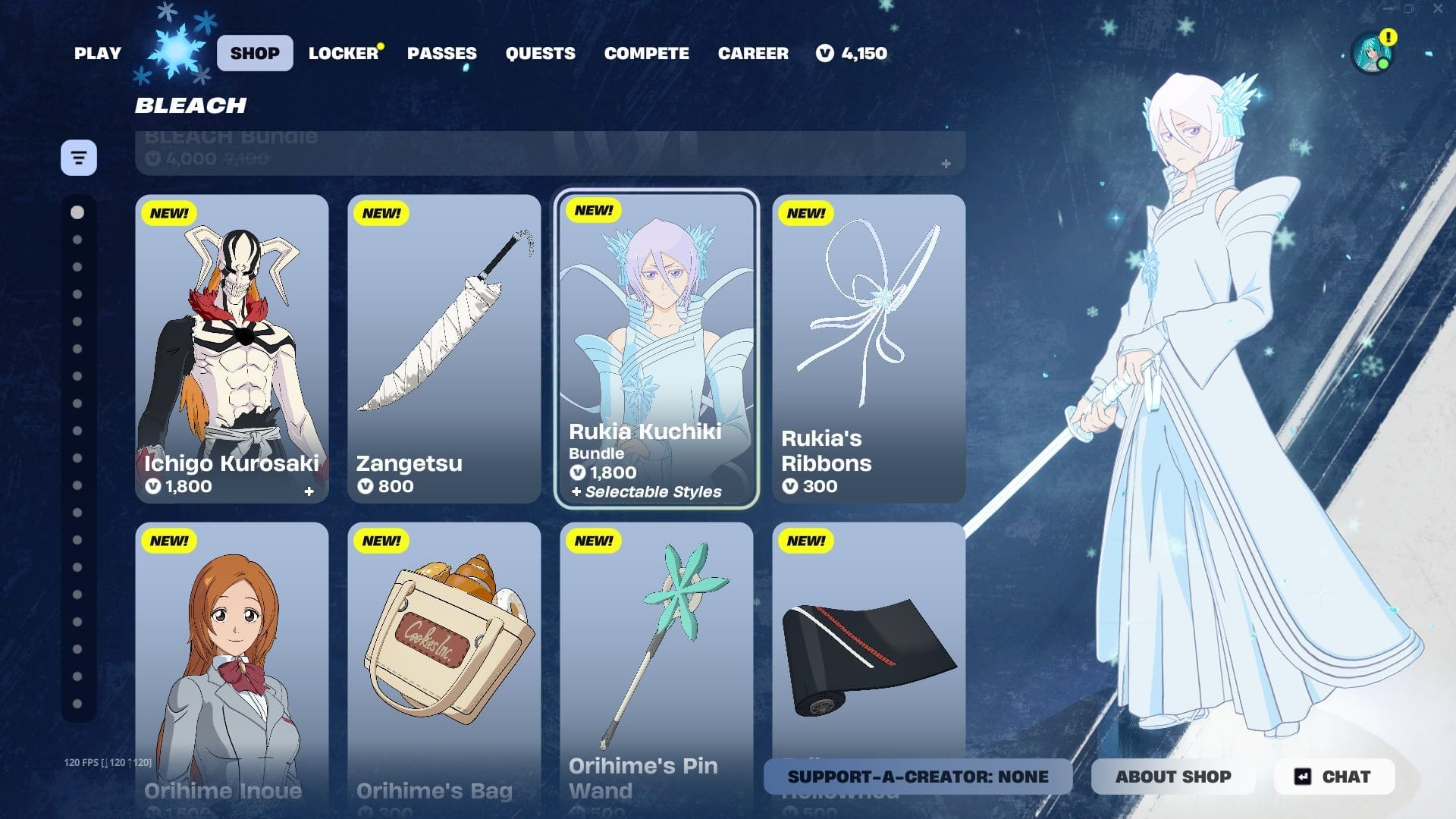
Task: Expand the Ichigo Kurosaki card's plus button
Action: coord(309,491)
